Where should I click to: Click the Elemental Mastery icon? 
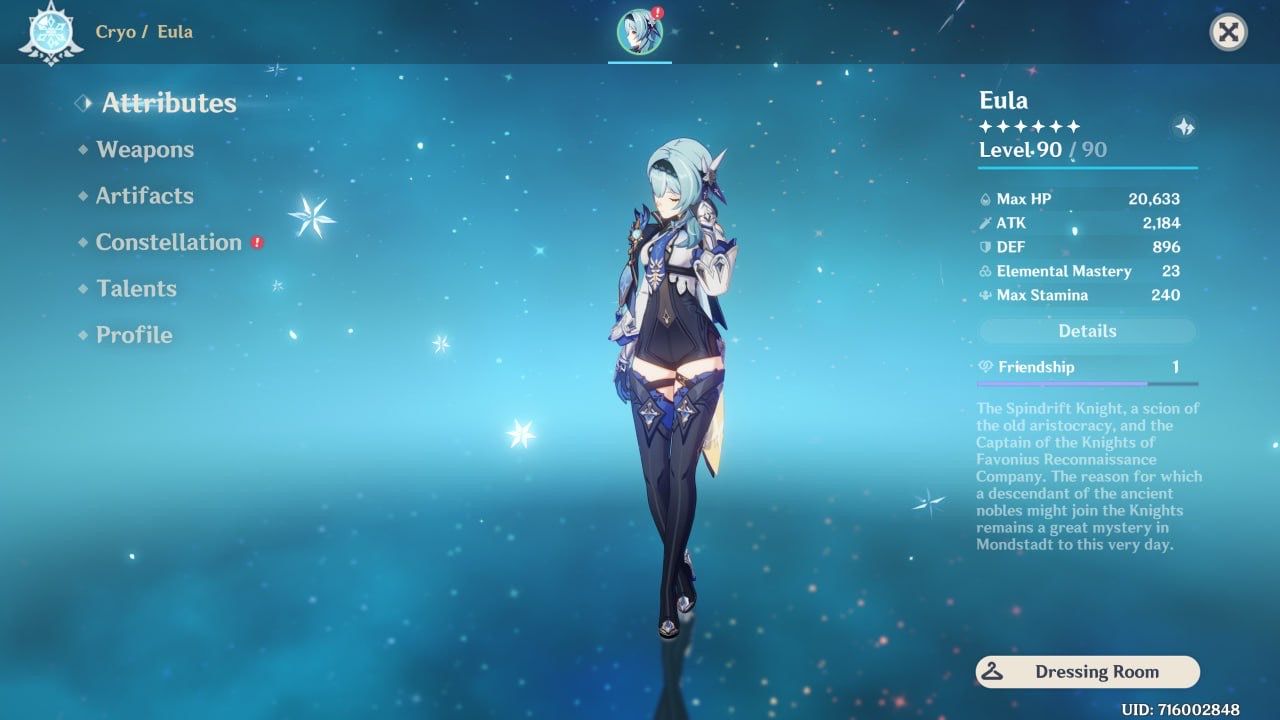tap(985, 271)
